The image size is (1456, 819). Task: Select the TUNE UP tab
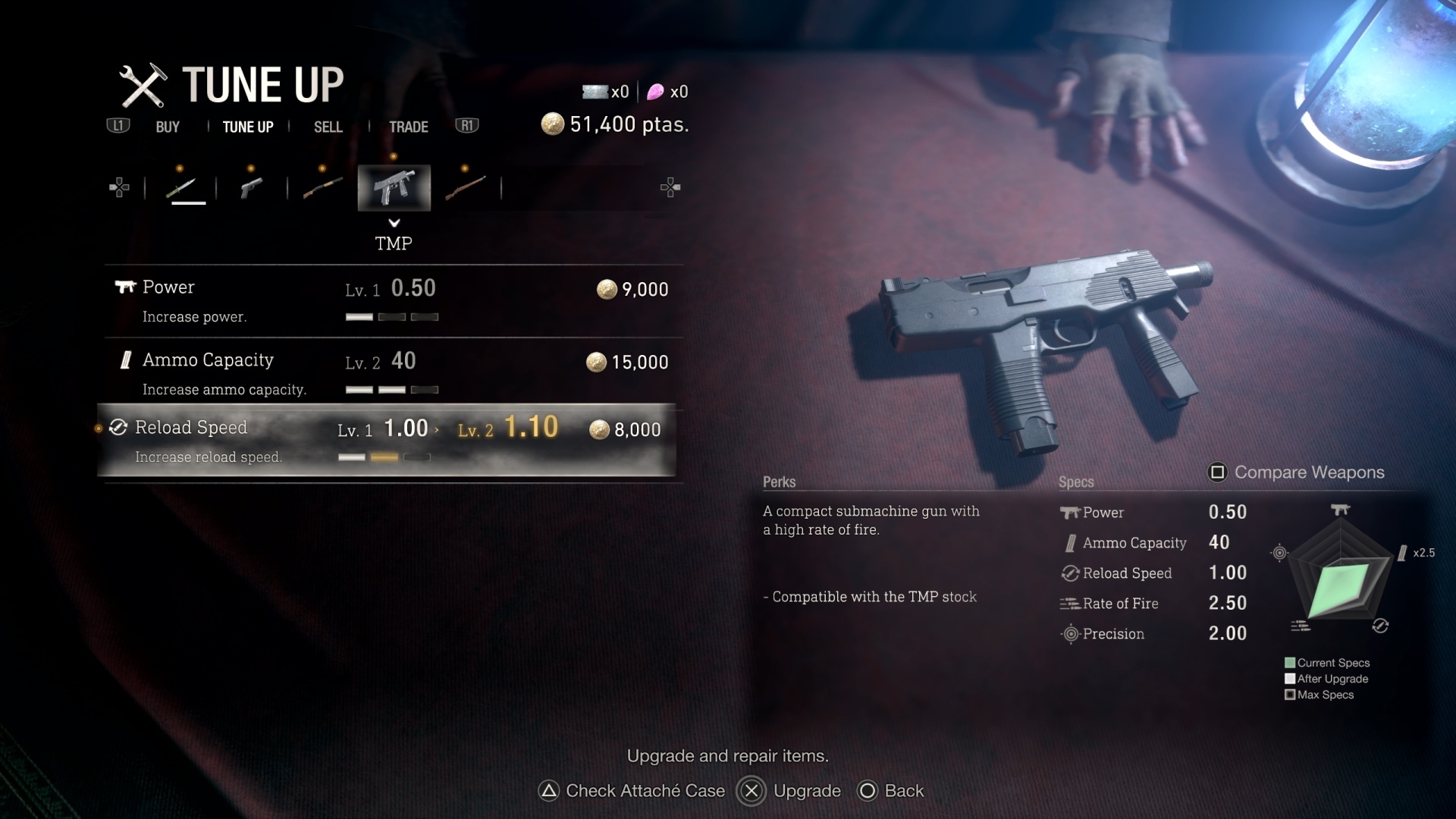[248, 127]
